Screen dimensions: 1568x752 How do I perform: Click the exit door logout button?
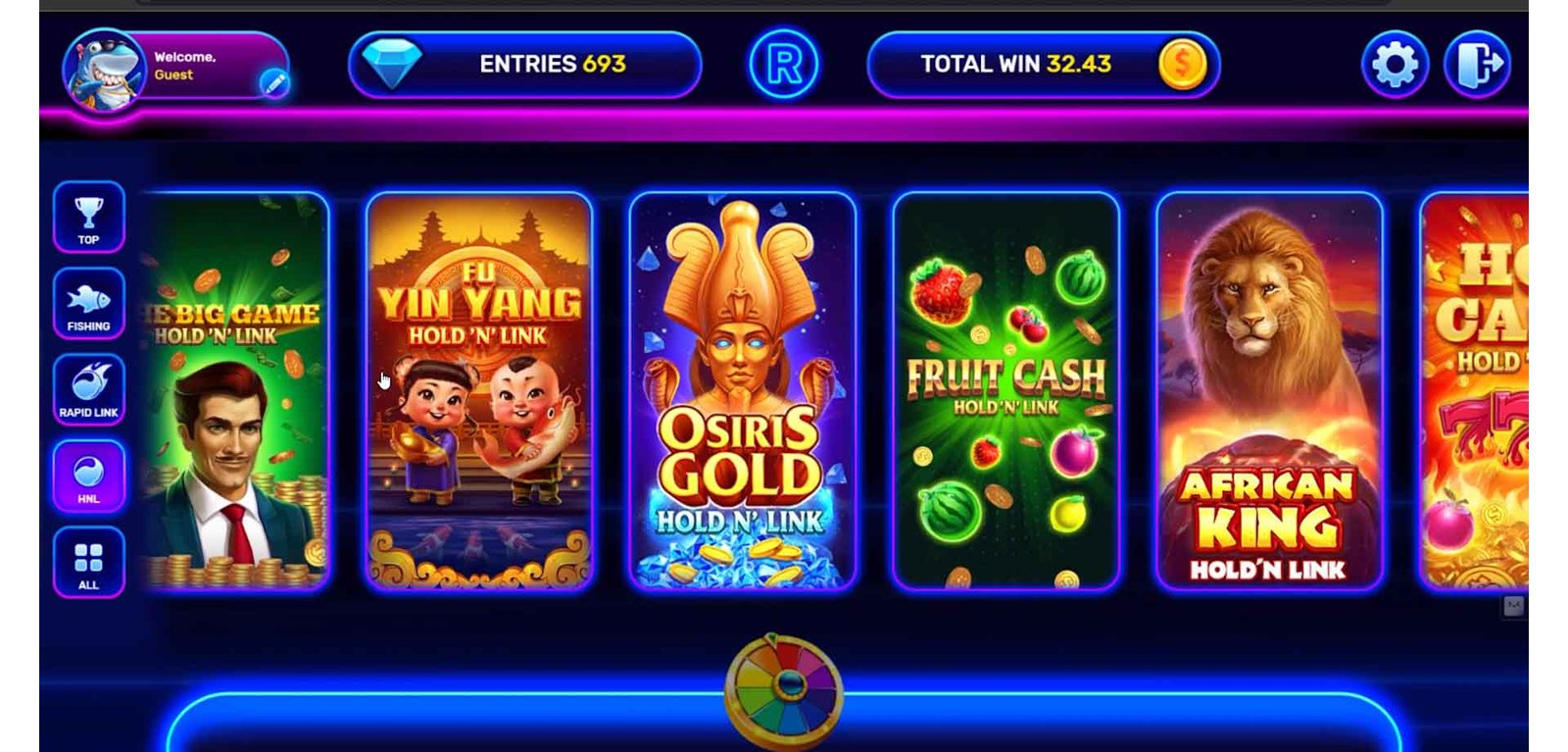click(x=1477, y=65)
